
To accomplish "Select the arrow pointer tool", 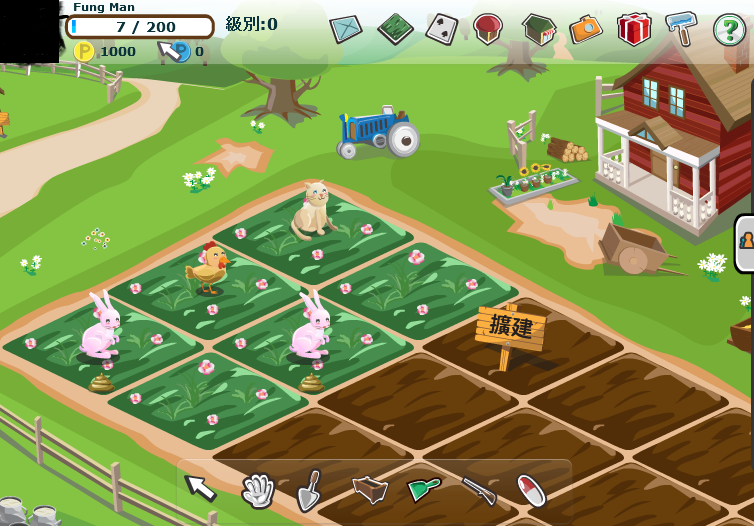I will pos(200,487).
